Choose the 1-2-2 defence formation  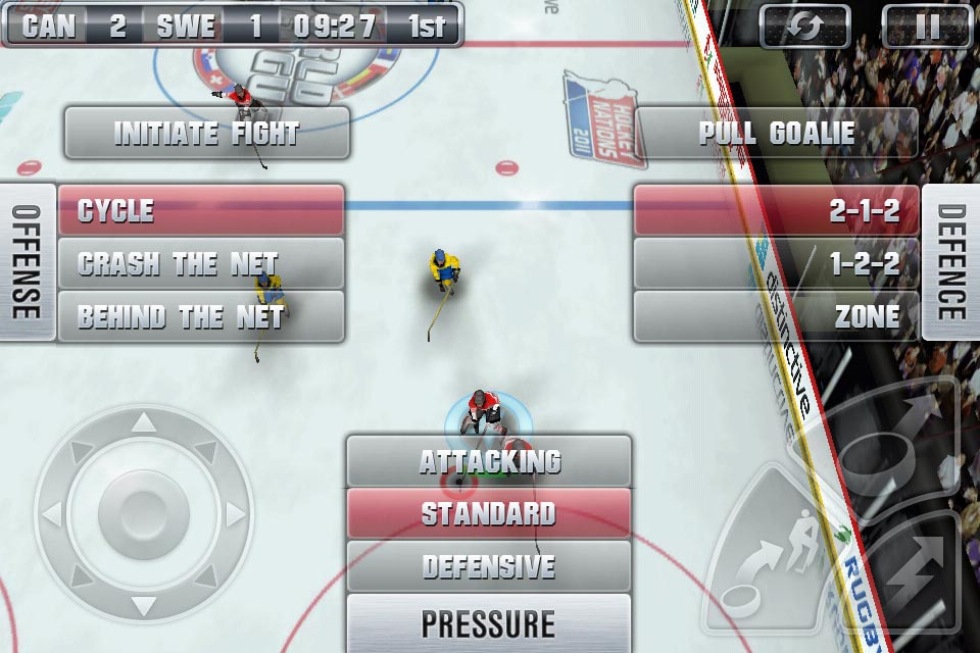pyautogui.click(x=776, y=263)
